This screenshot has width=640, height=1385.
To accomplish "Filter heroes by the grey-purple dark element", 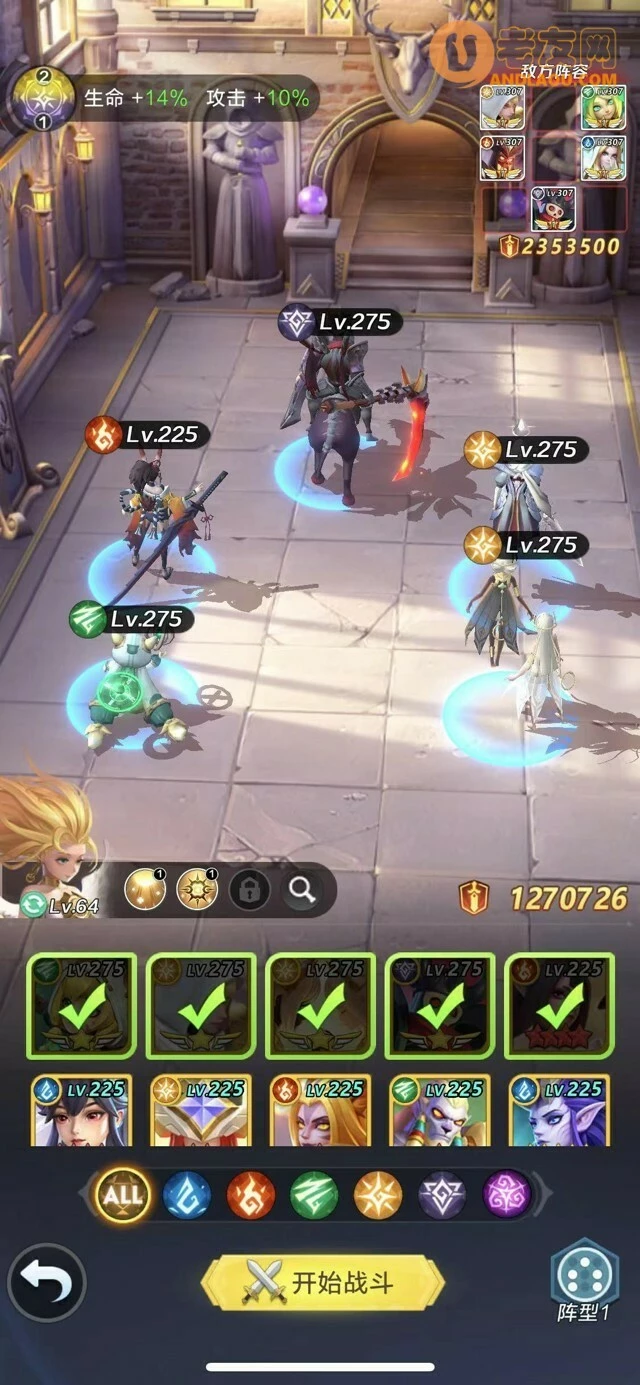I will (442, 1194).
